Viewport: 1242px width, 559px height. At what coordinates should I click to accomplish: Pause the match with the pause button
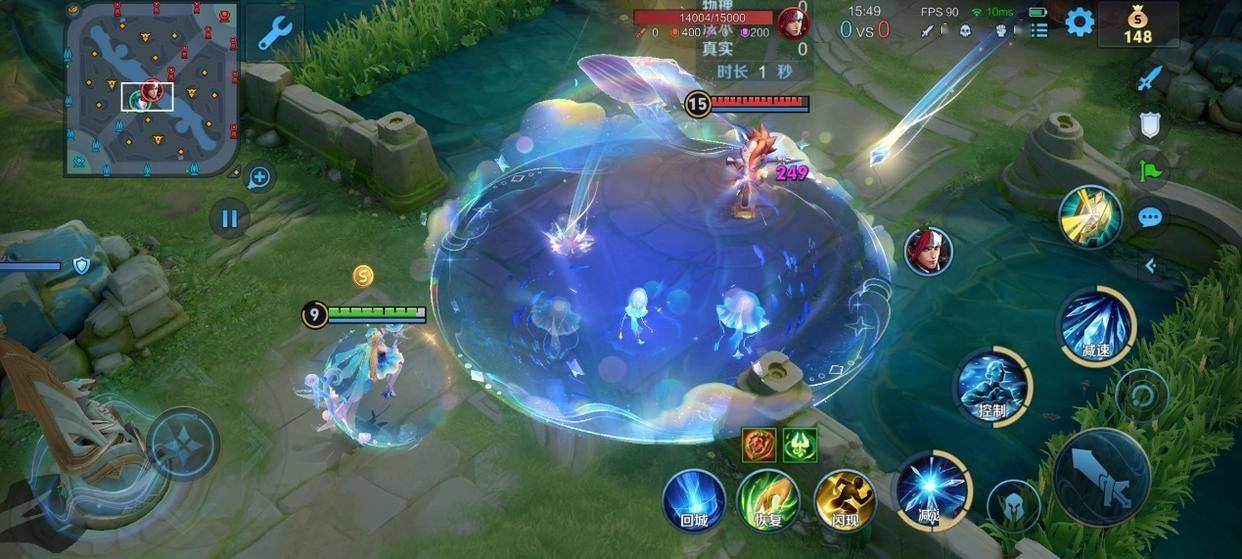point(230,217)
